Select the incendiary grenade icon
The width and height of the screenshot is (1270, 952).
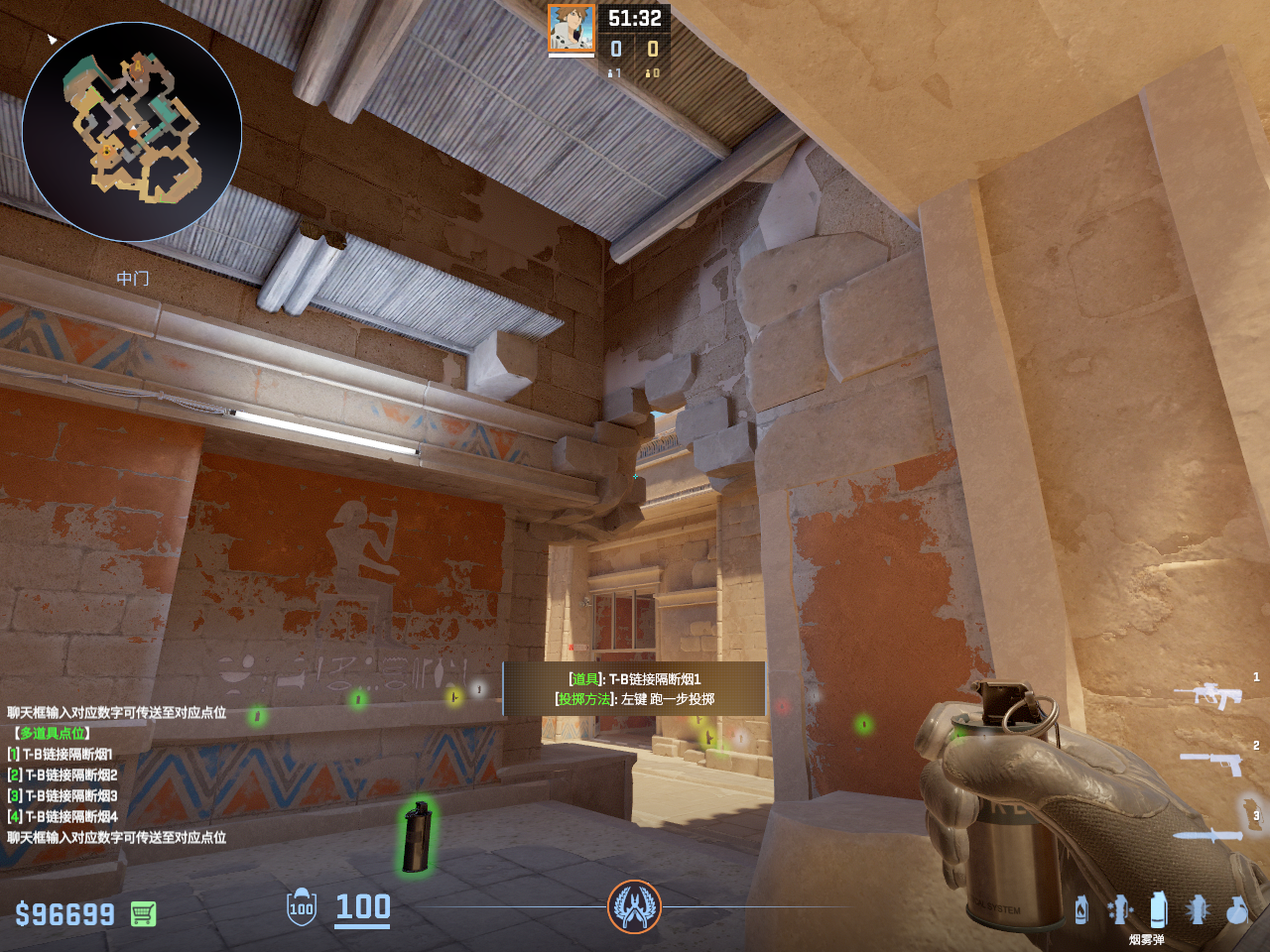click(1081, 909)
